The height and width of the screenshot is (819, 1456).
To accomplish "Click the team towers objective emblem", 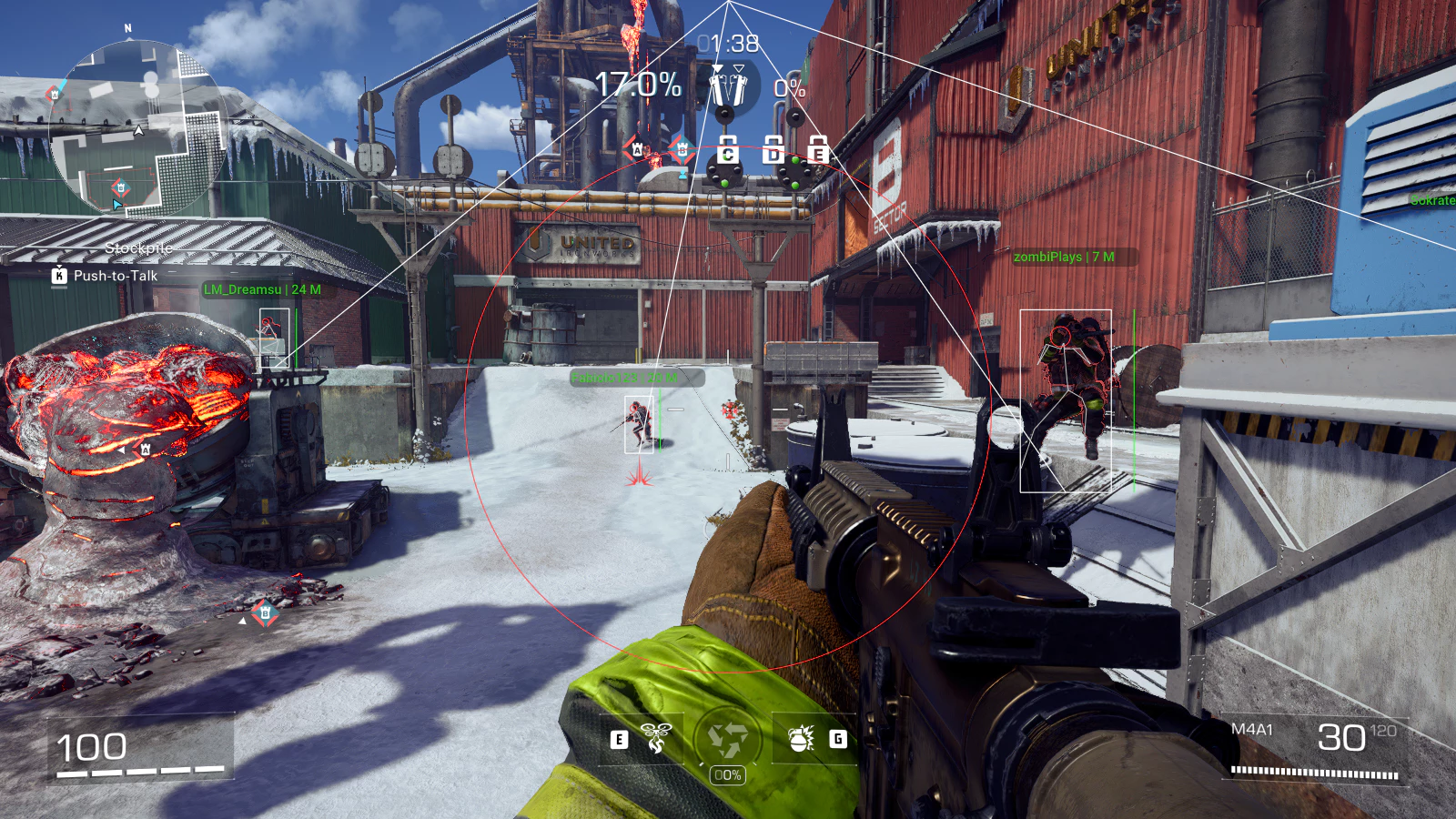I will [x=726, y=87].
